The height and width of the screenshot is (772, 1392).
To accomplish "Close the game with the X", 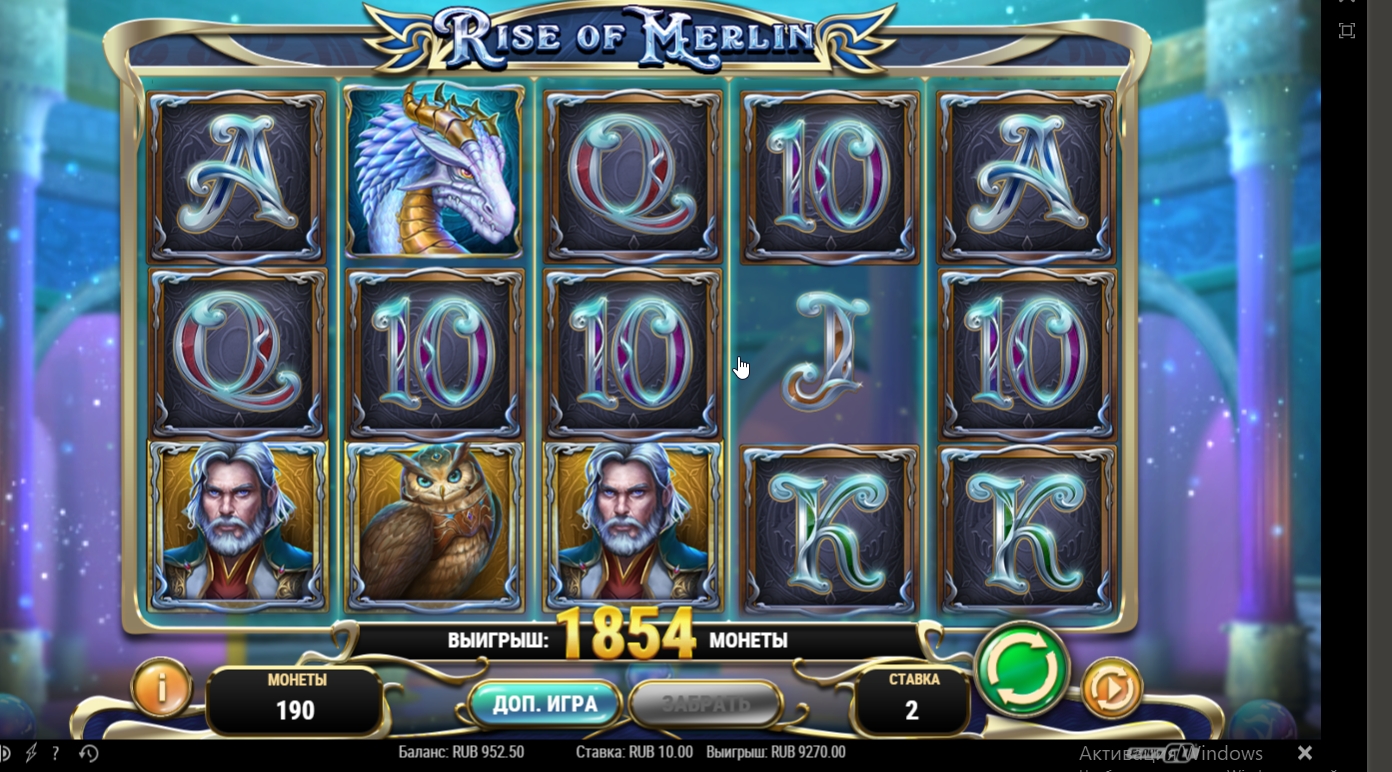I will click(1304, 752).
